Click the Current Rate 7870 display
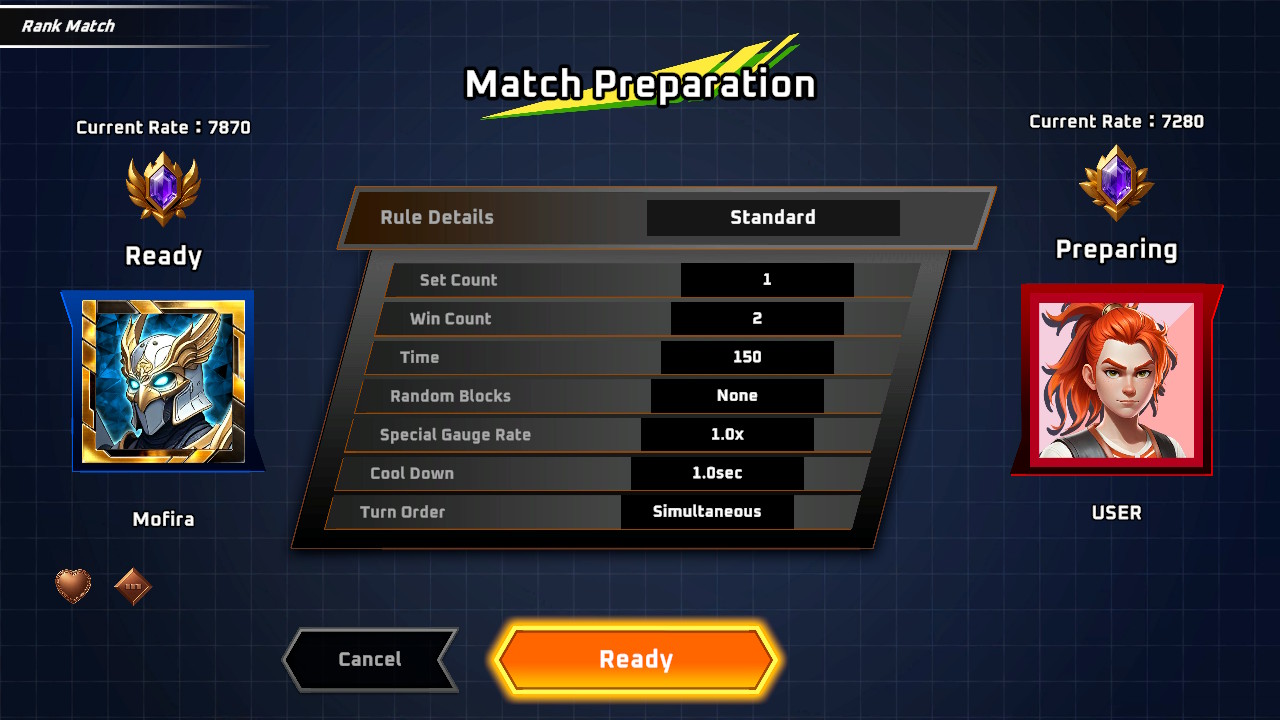The height and width of the screenshot is (720, 1280). [162, 127]
